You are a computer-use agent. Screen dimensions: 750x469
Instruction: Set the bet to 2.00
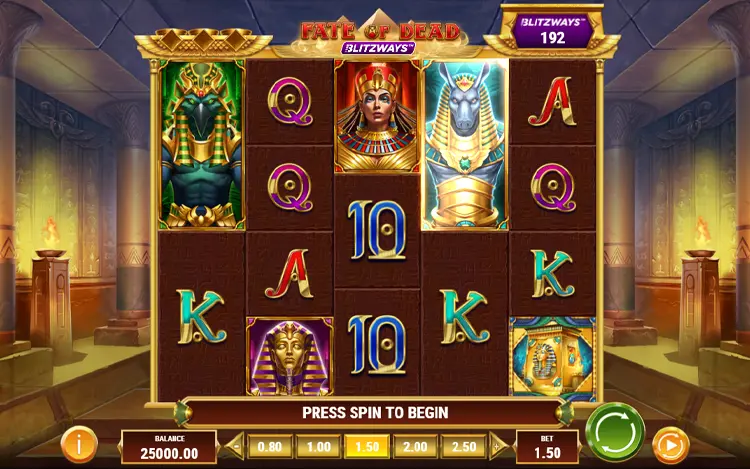[416, 446]
